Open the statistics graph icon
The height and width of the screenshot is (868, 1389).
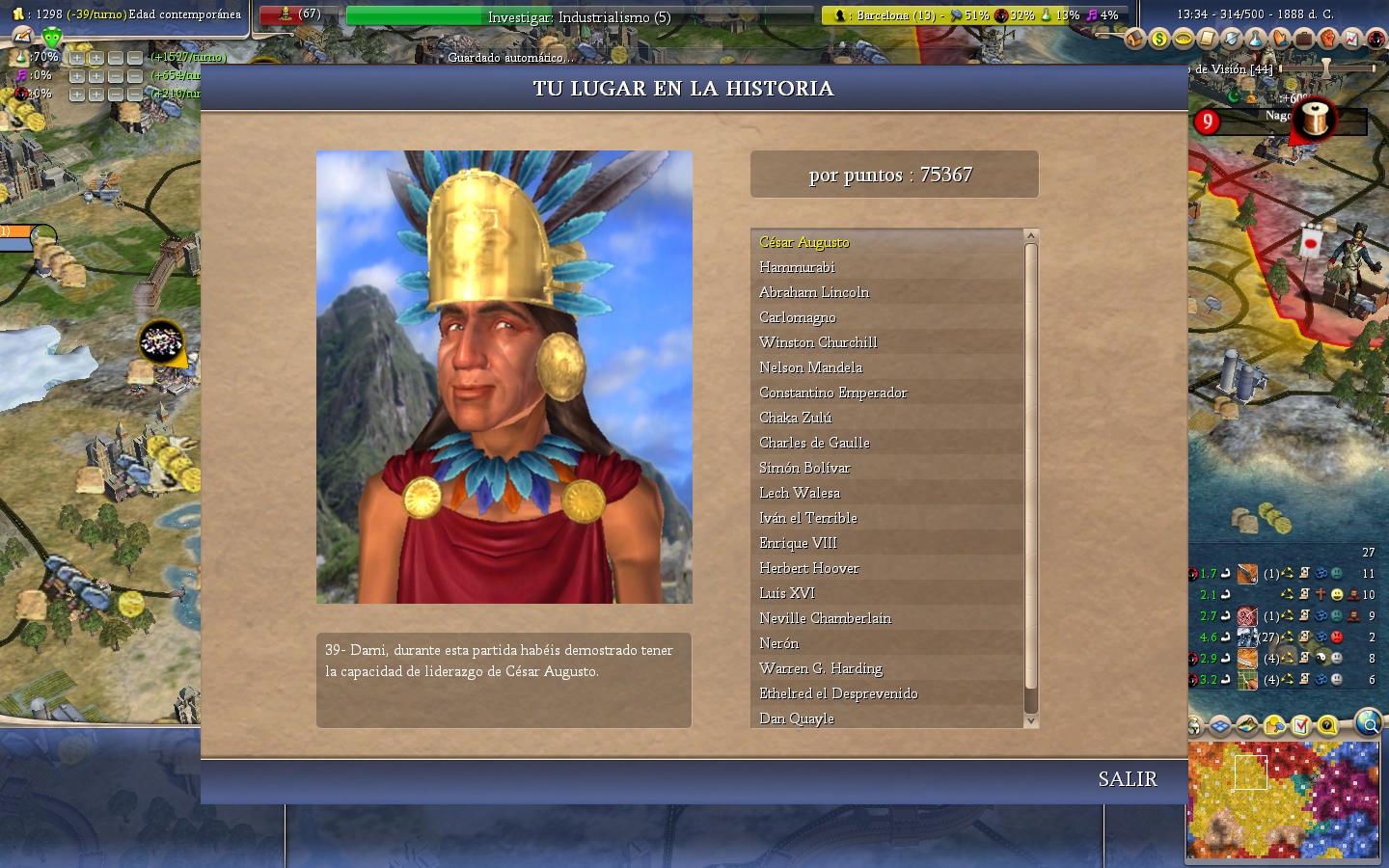pos(1352,40)
